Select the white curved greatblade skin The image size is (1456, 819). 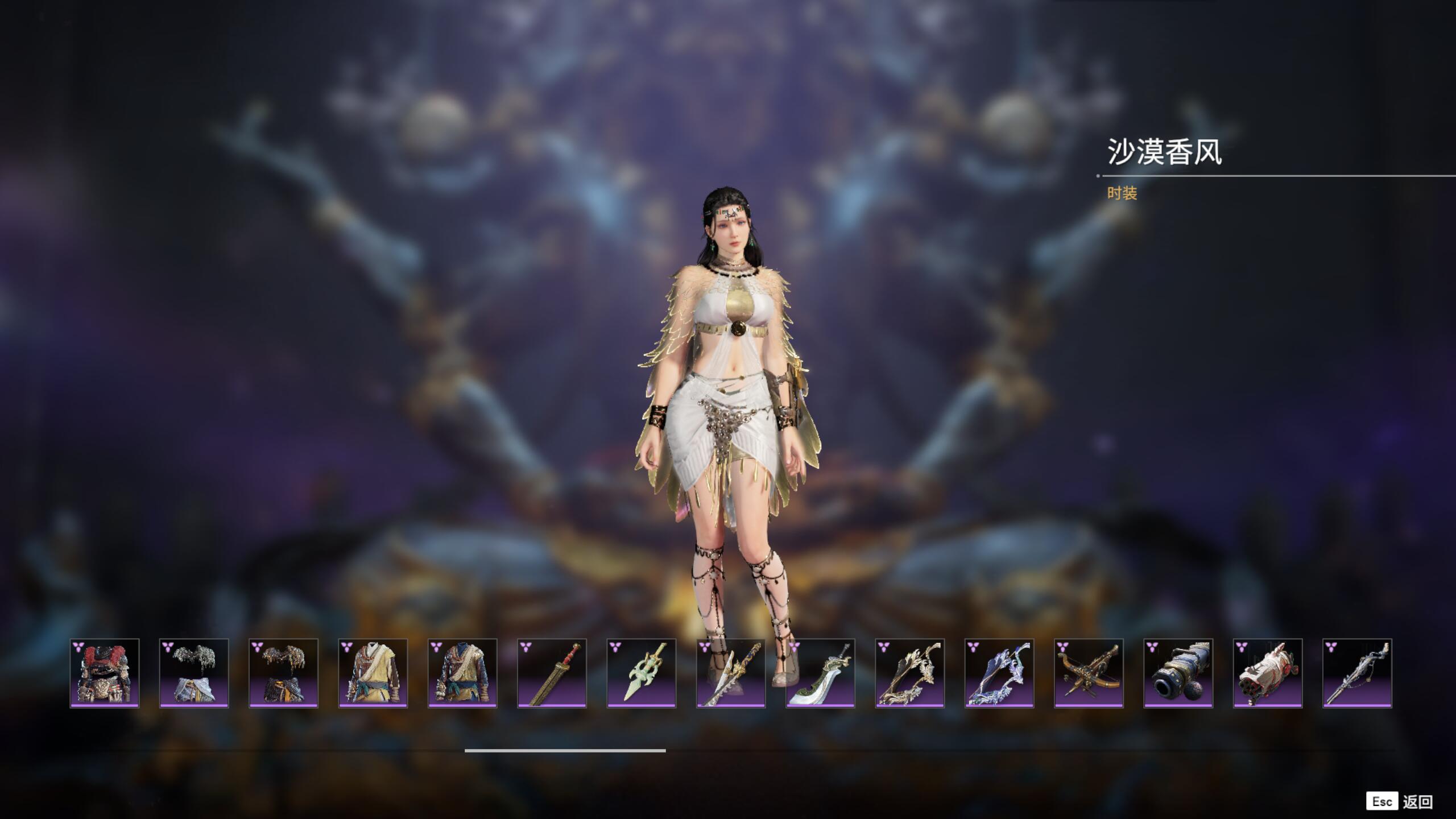[820, 673]
